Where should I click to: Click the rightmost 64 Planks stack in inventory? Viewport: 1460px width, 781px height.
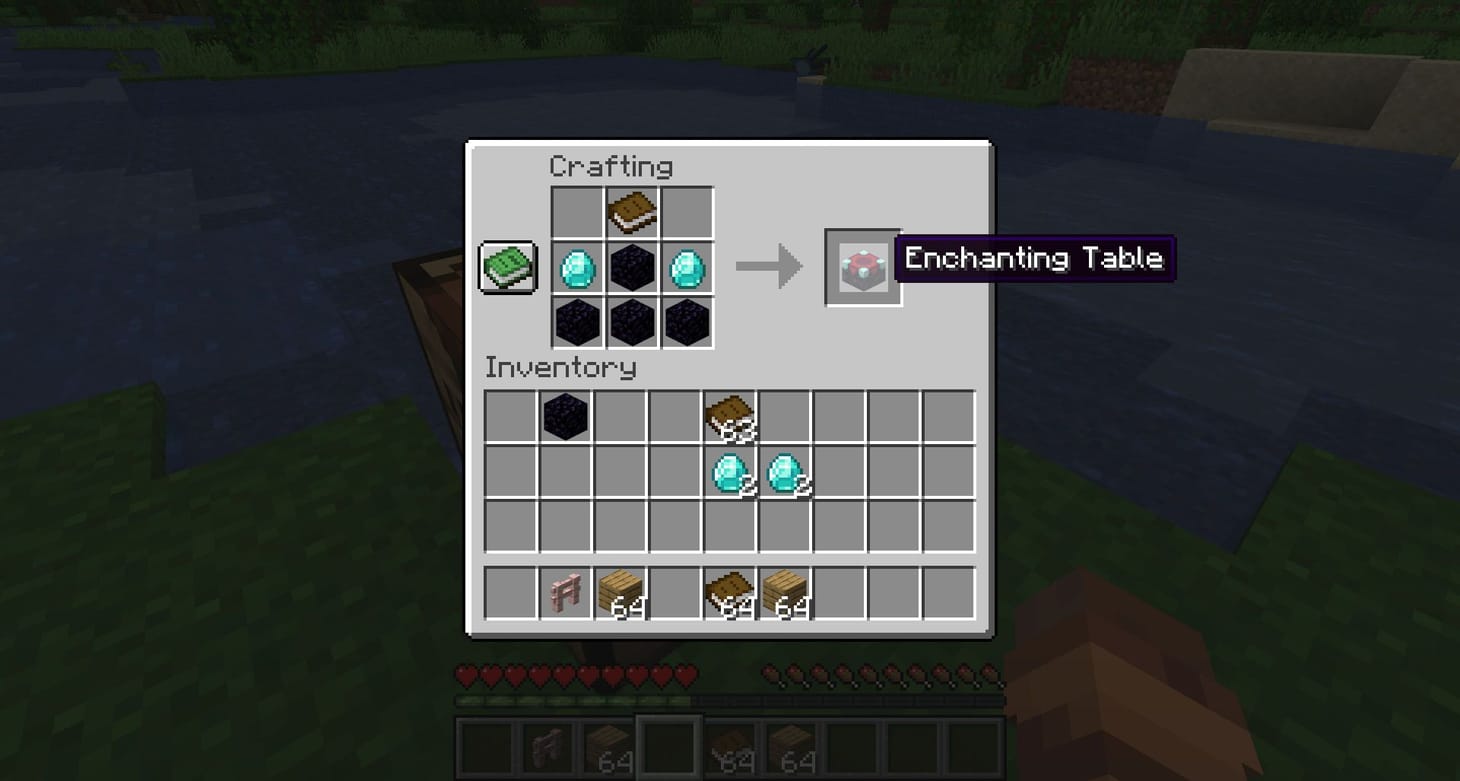[x=785, y=590]
